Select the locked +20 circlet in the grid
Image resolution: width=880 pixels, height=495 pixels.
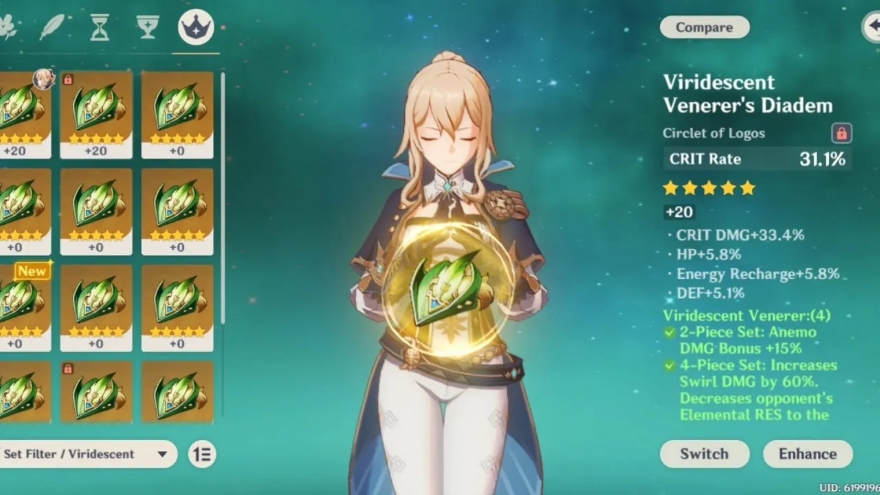click(x=96, y=113)
